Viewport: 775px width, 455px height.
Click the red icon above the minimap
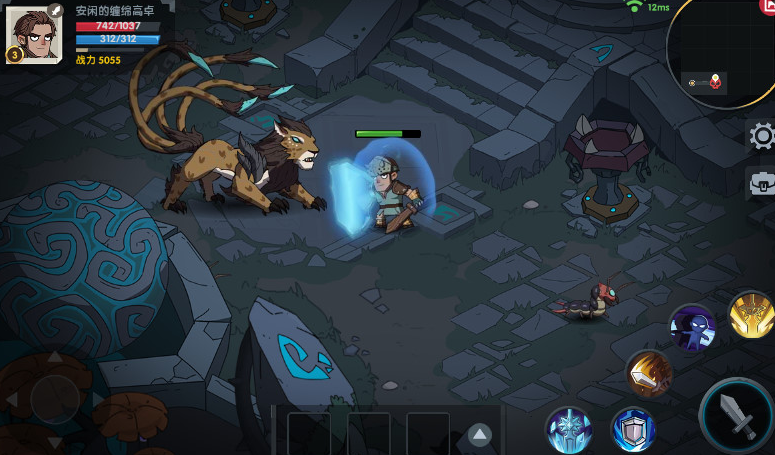coord(767,7)
